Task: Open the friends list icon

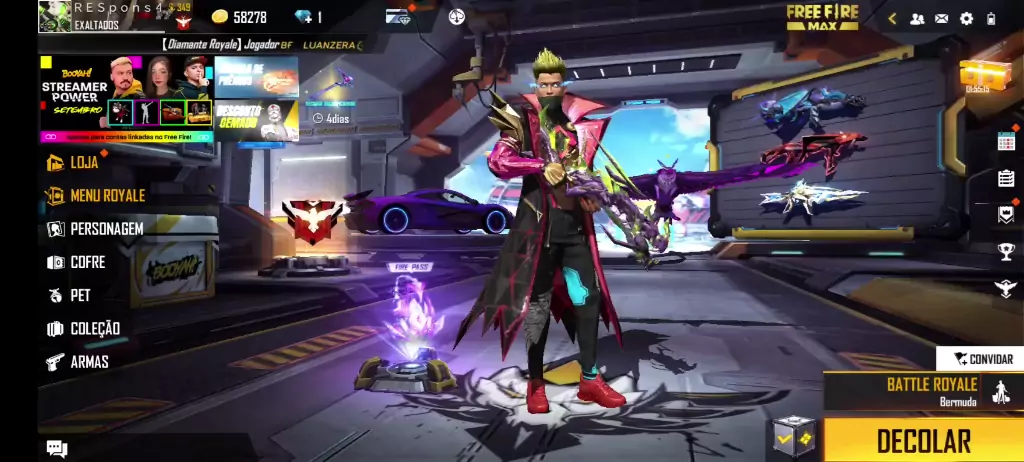Action: point(916,18)
